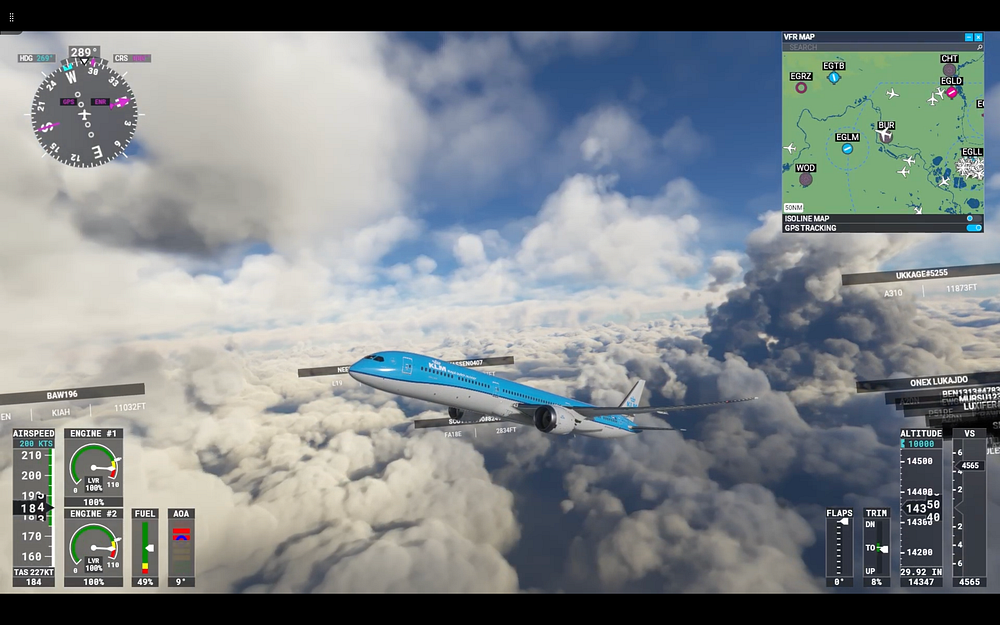Toggle the Isoline Map switch

click(972, 218)
